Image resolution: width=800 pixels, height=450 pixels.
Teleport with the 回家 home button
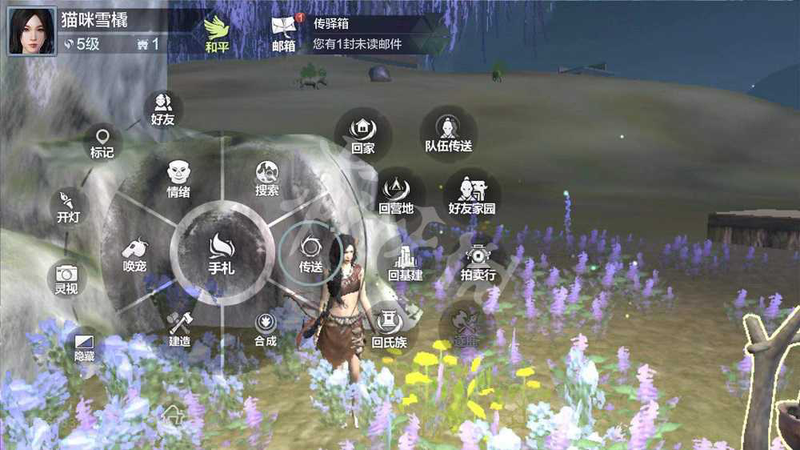click(362, 131)
